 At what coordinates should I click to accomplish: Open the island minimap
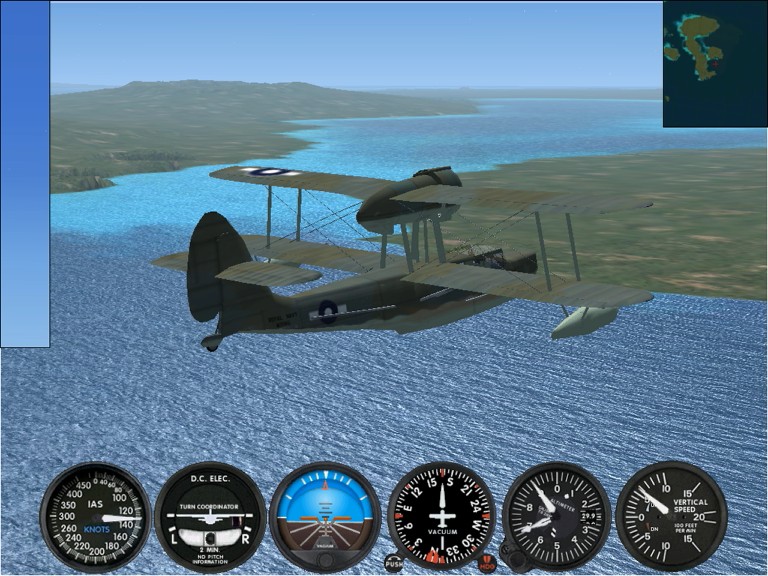pyautogui.click(x=714, y=64)
